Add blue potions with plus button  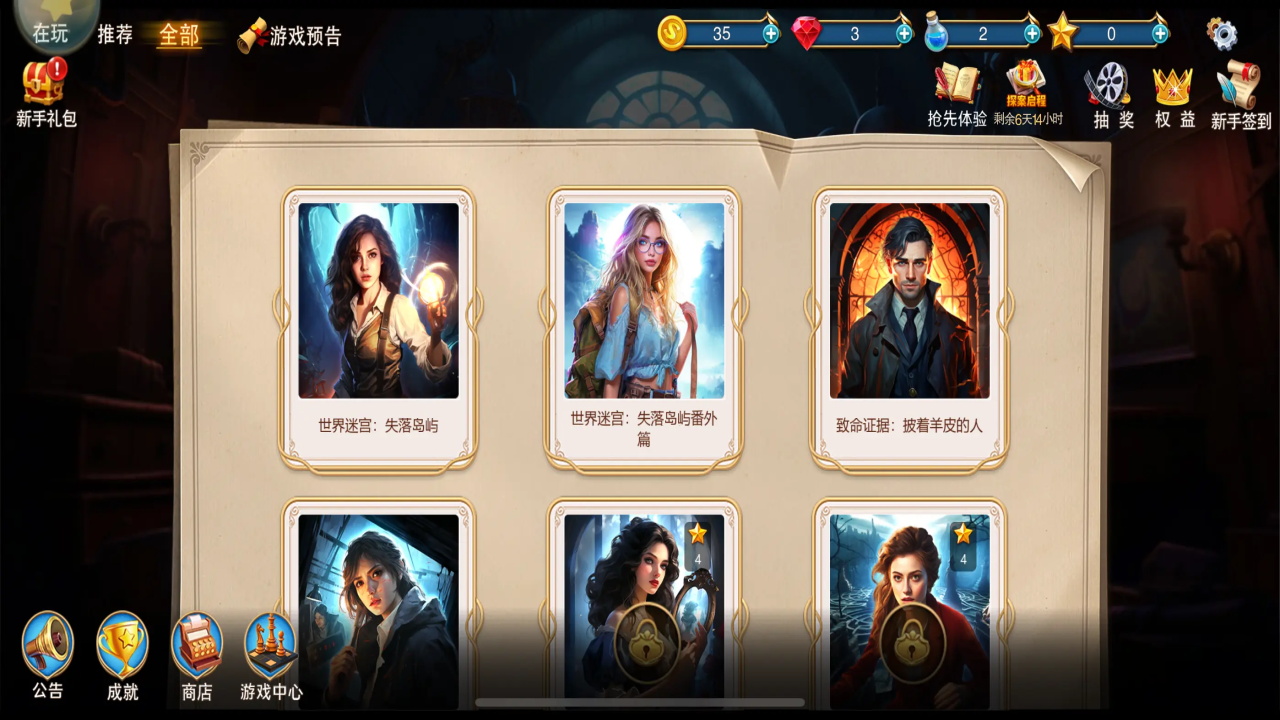pyautogui.click(x=1032, y=33)
